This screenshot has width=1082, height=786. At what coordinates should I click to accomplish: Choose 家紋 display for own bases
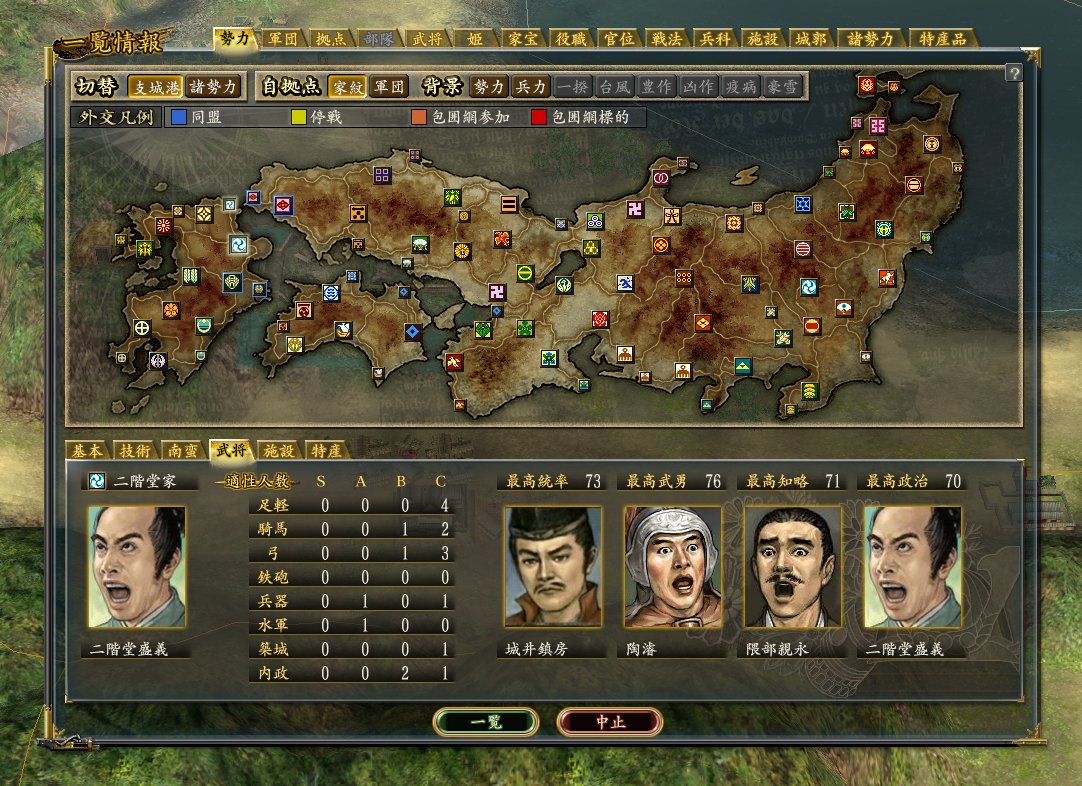(x=346, y=86)
